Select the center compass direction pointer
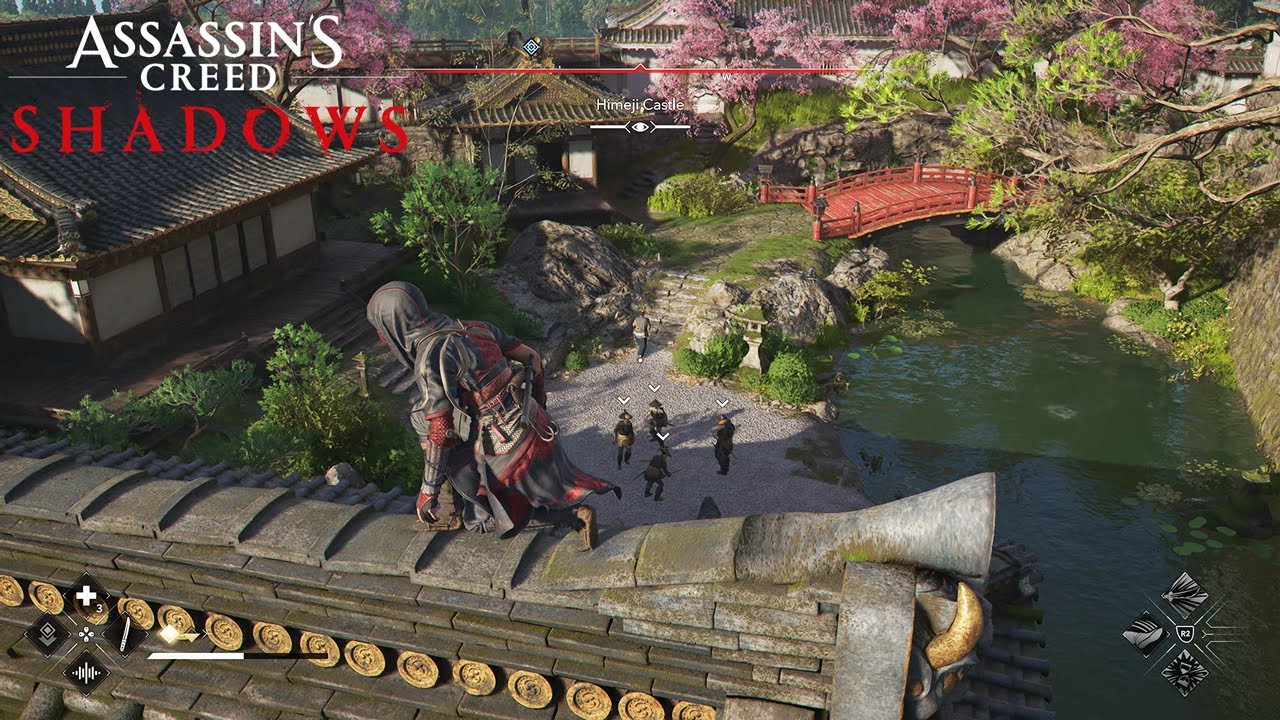The width and height of the screenshot is (1280, 720). (641, 68)
